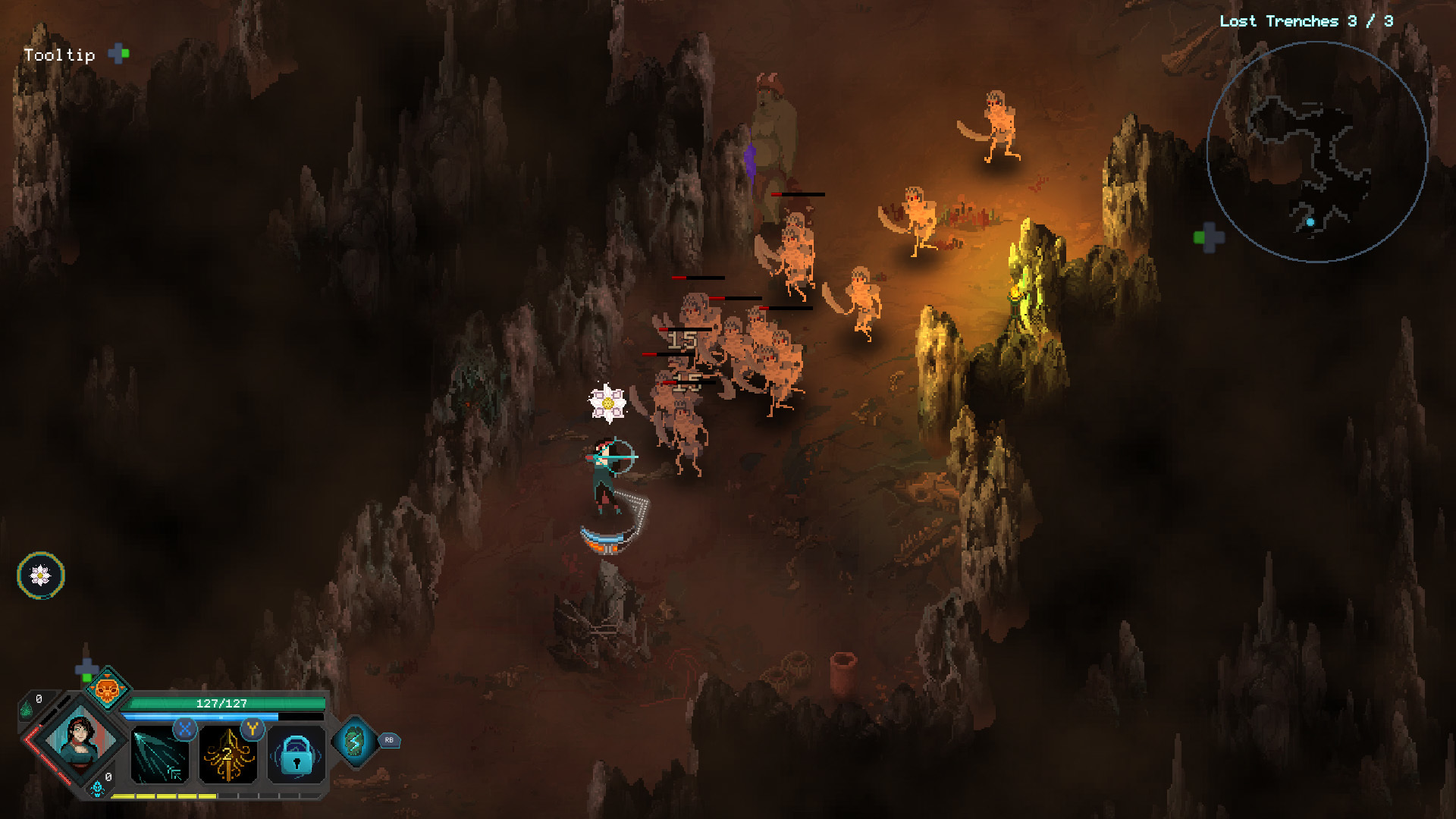1456x819 pixels.
Task: Click the blue soul currency icon
Action: point(97,789)
